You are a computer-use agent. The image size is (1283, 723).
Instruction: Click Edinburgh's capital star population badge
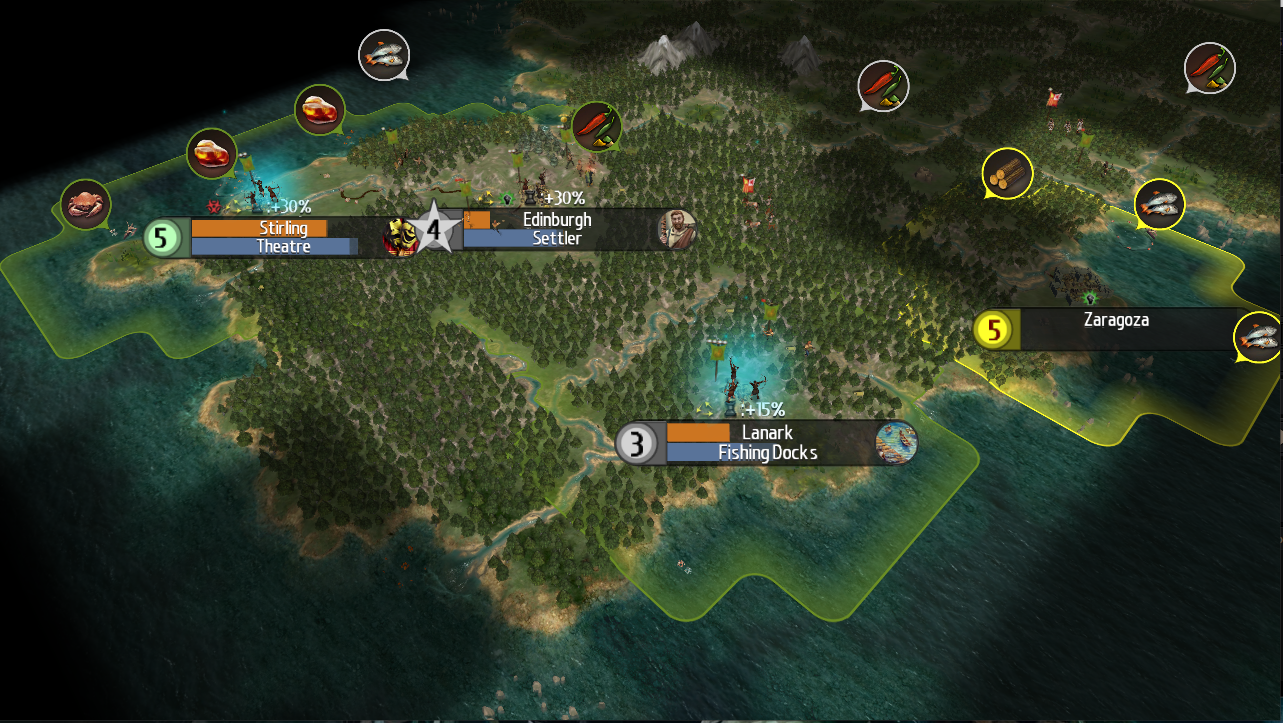(434, 230)
